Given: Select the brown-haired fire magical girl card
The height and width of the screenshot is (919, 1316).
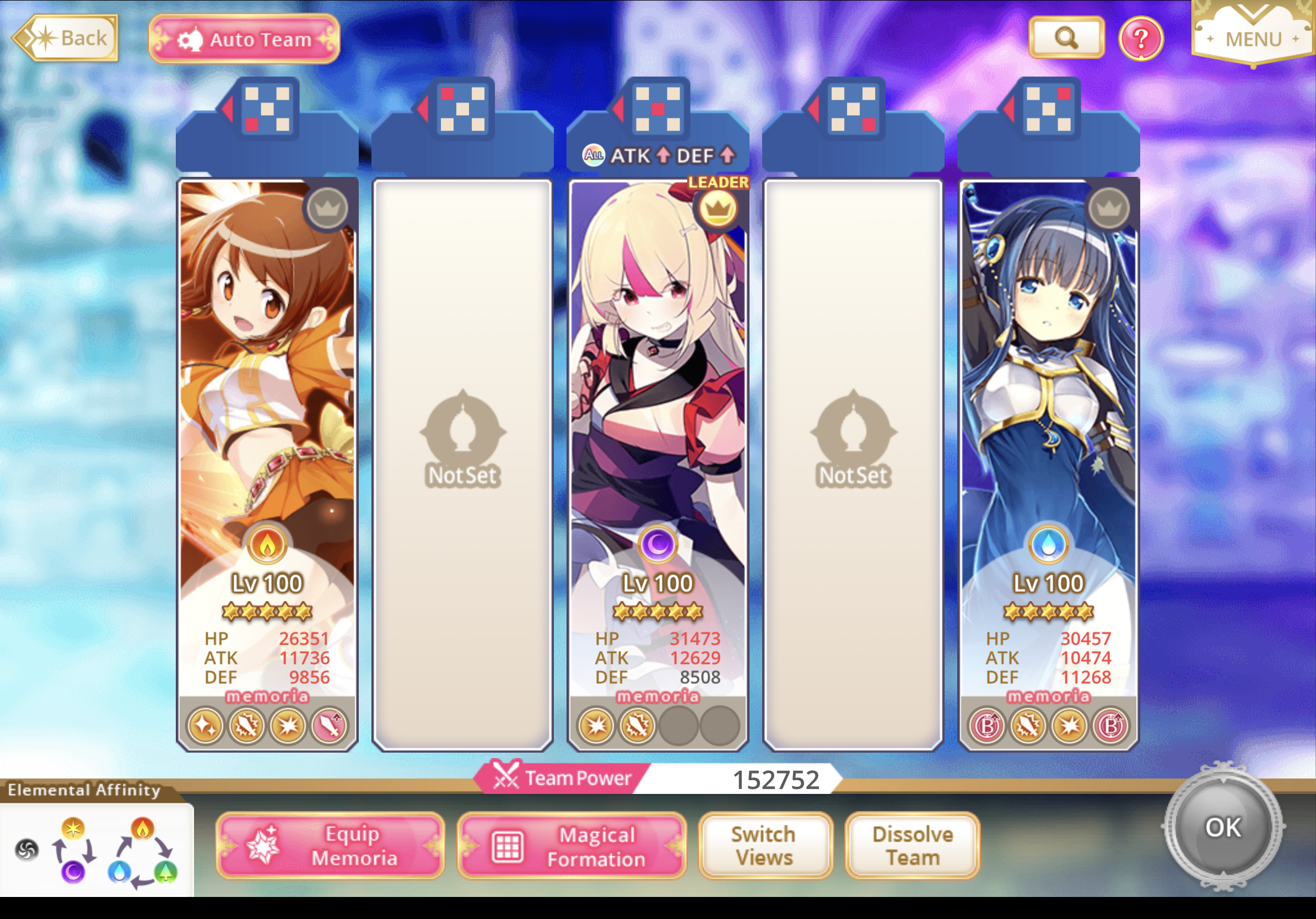Looking at the screenshot, I should (267, 401).
